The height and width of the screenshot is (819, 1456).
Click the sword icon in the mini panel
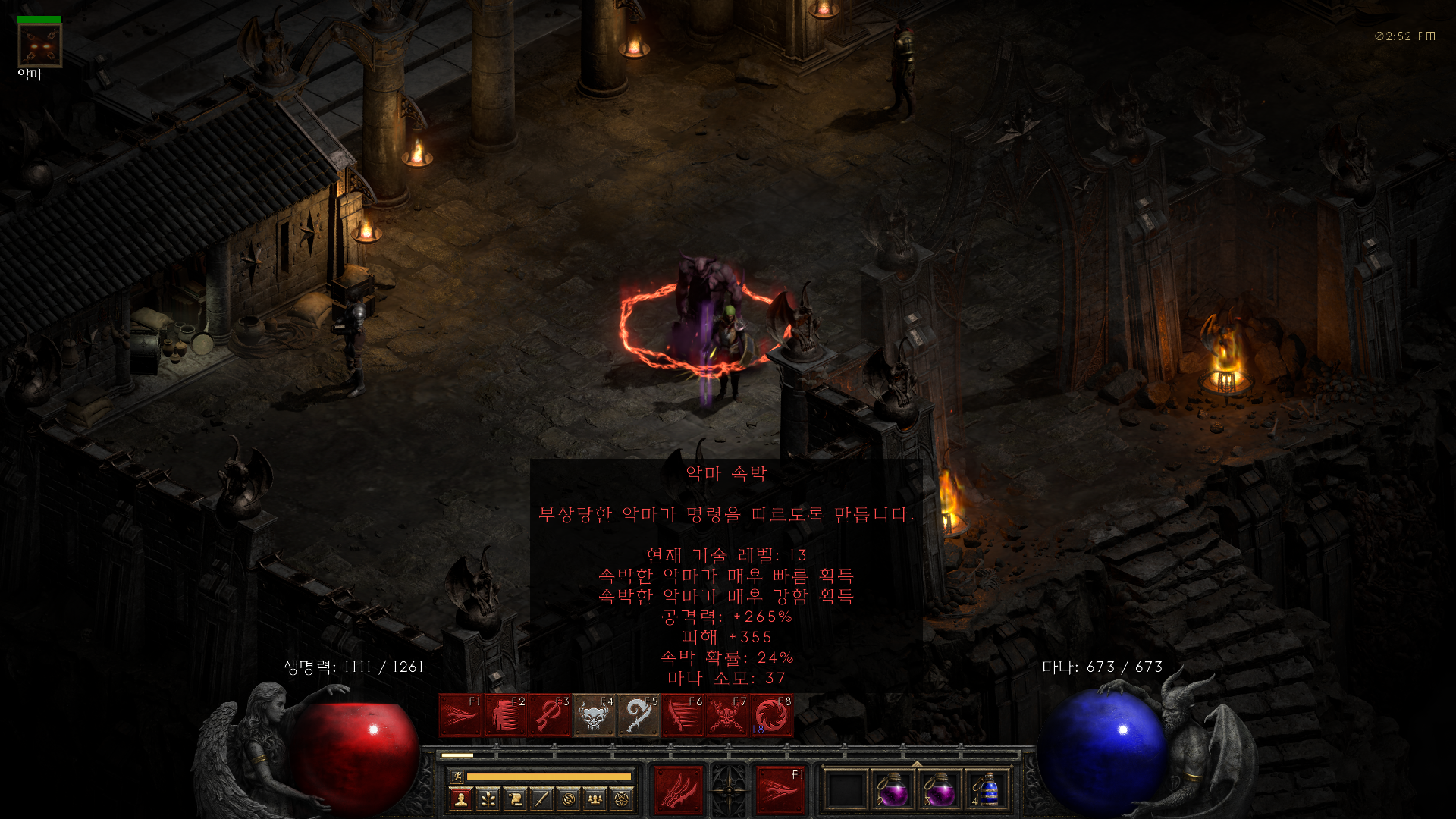(x=541, y=799)
